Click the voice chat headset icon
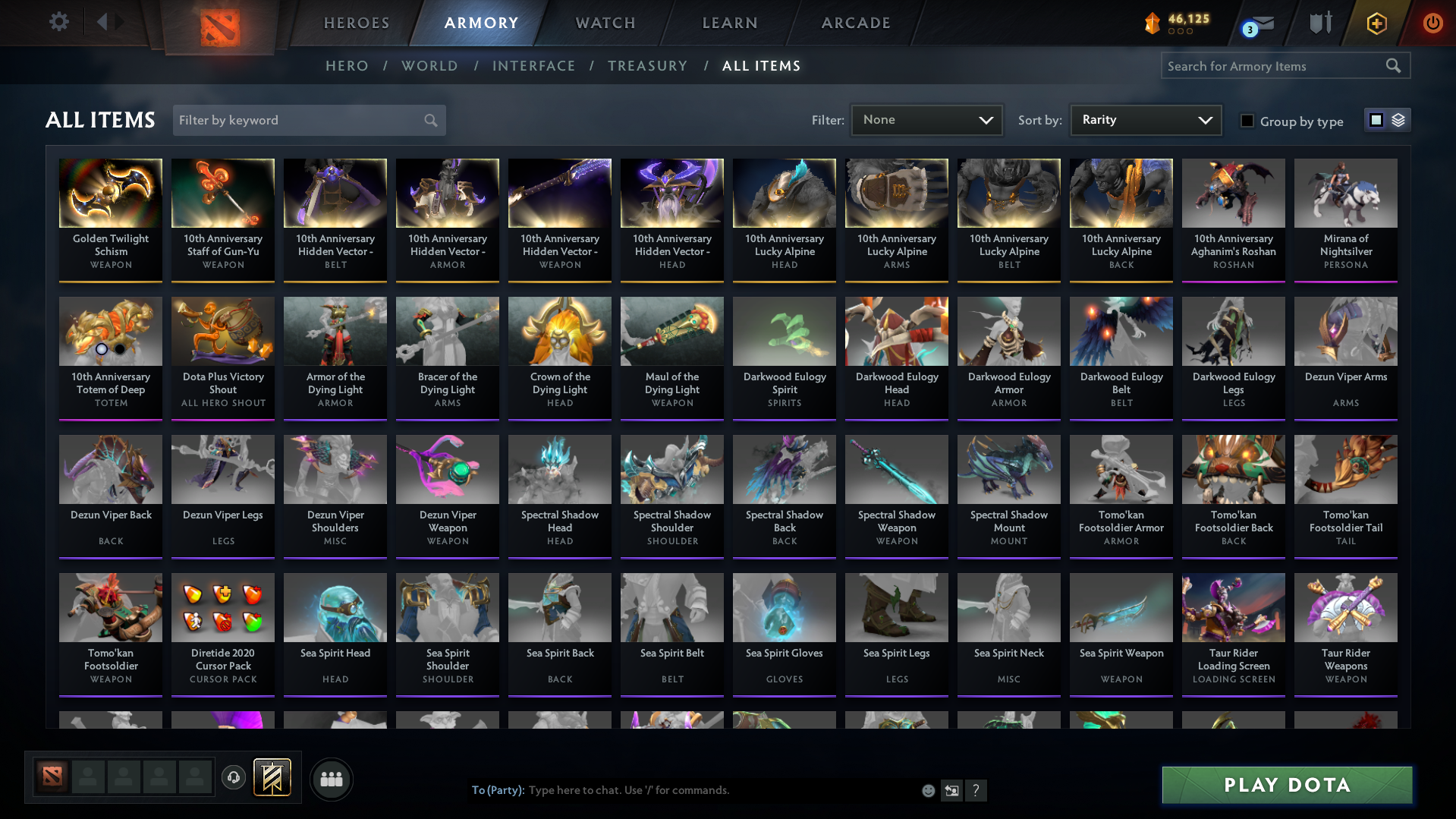Image resolution: width=1456 pixels, height=819 pixels. pos(234,779)
